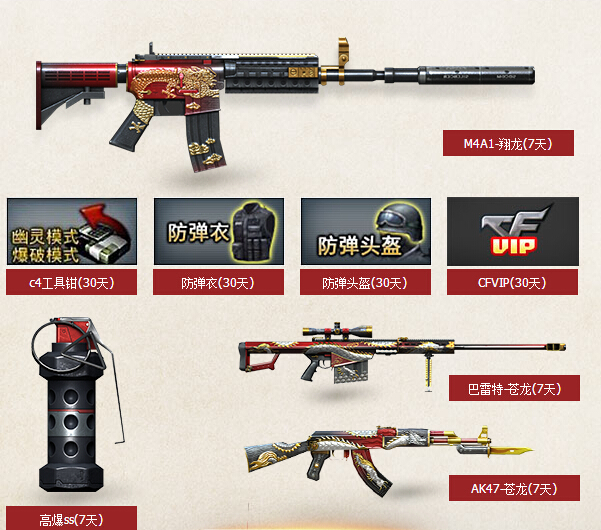
Task: Choose the 防弹头盔(30天) label
Action: pos(365,283)
